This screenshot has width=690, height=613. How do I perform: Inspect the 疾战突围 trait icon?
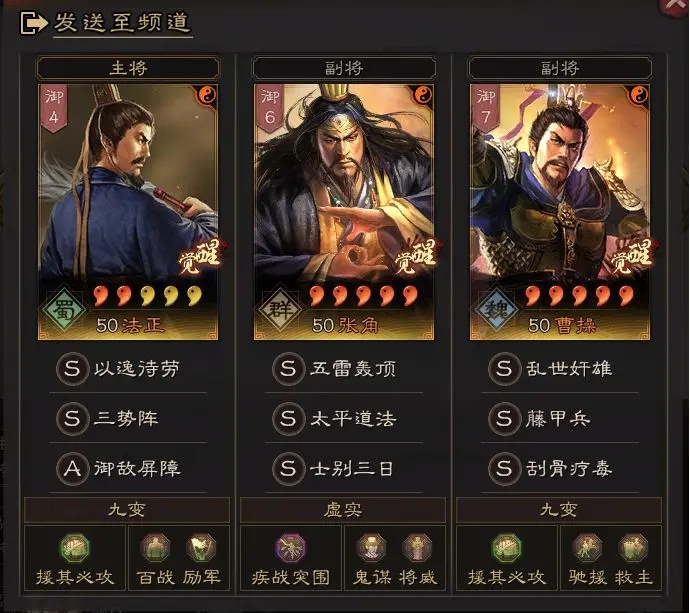pyautogui.click(x=290, y=548)
